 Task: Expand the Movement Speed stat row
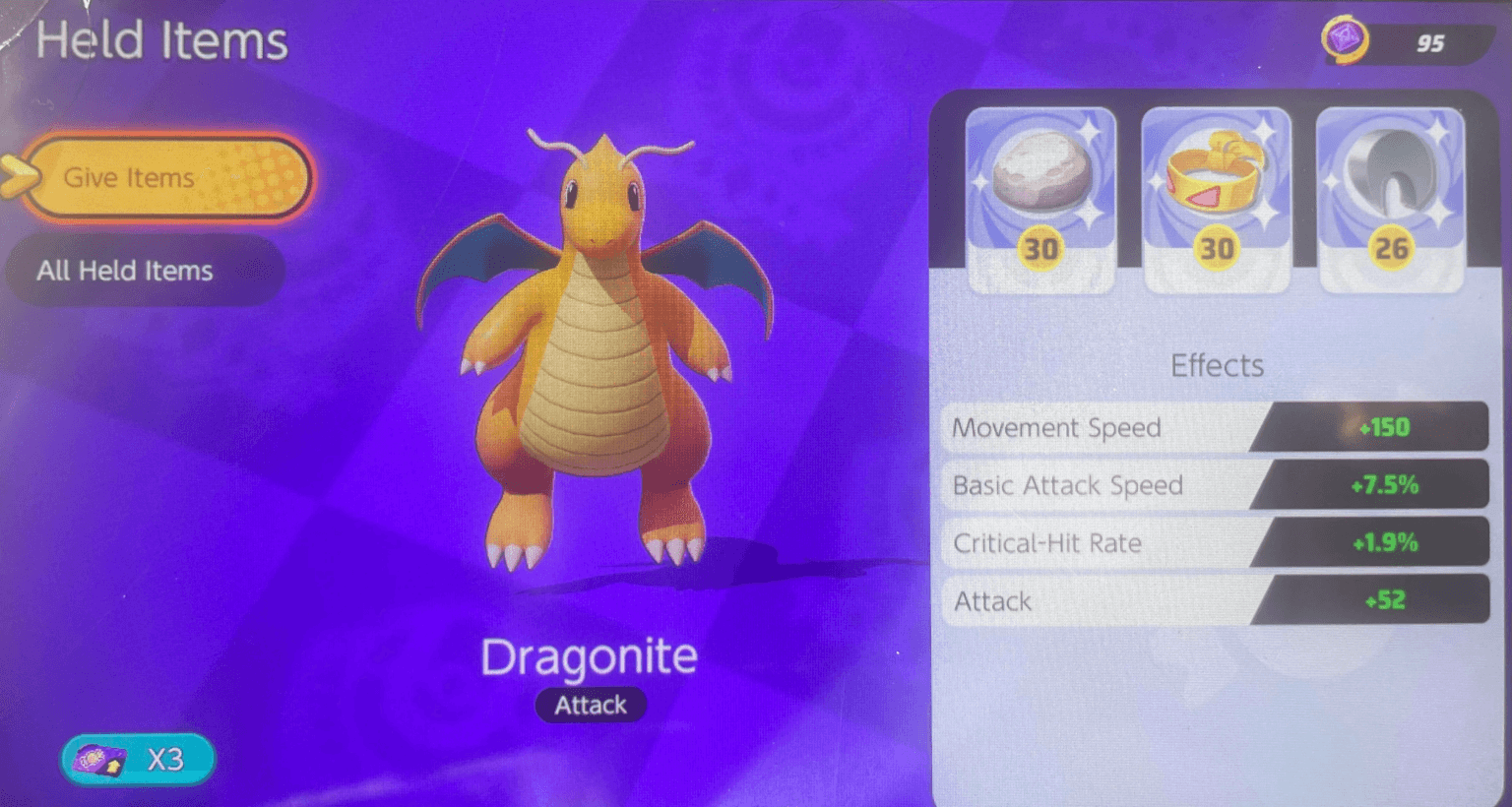(1217, 427)
